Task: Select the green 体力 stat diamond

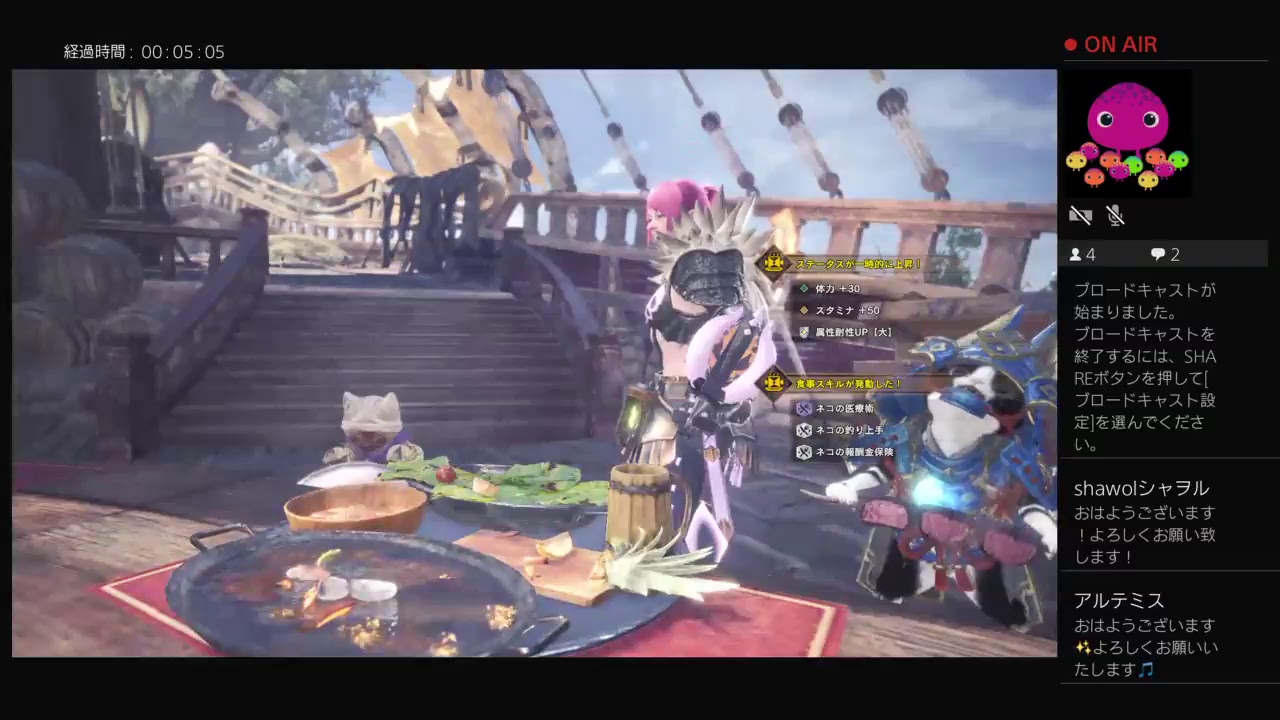Action: [x=803, y=288]
